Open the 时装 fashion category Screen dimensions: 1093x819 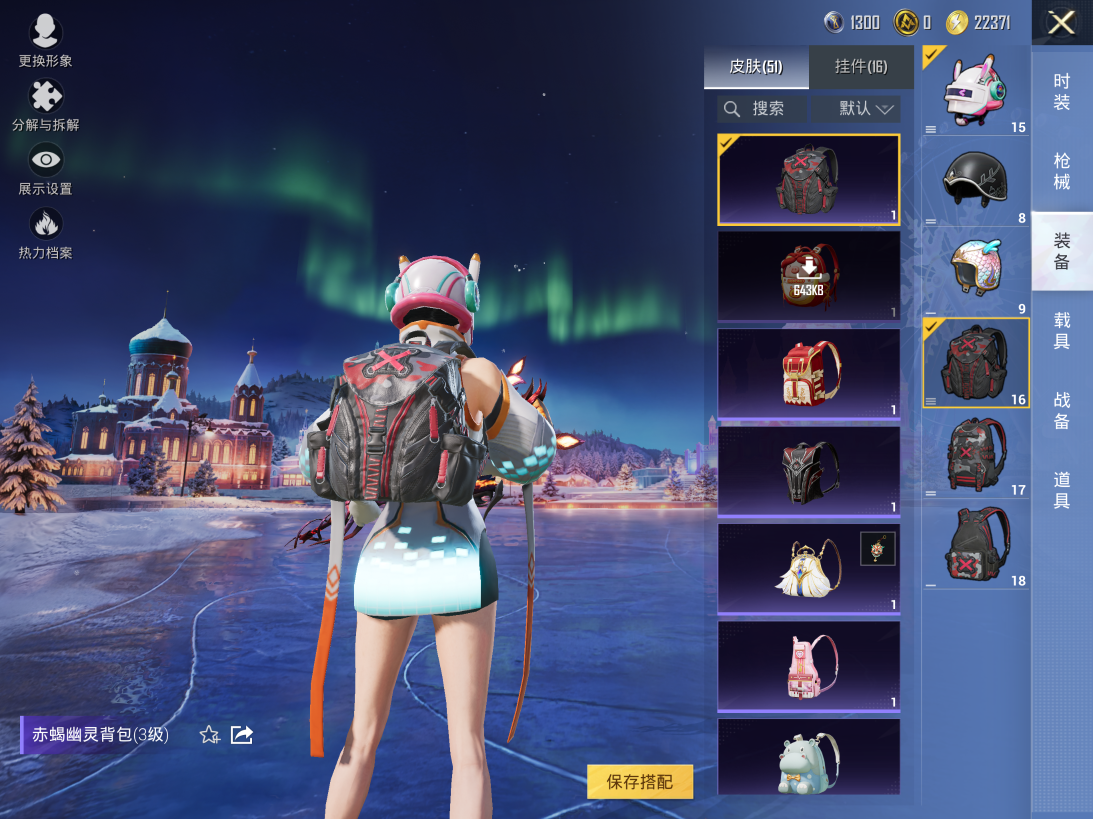click(x=1062, y=92)
